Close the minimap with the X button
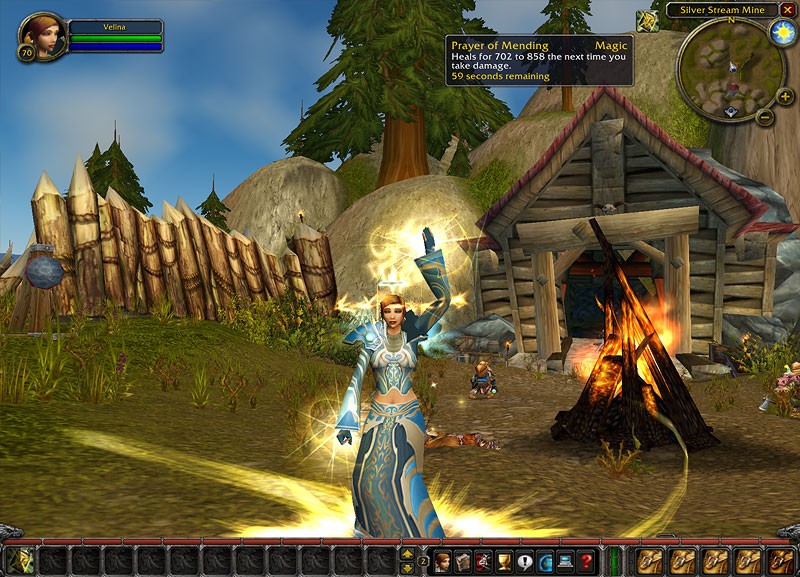Viewport: 800px width, 577px height. [787, 9]
